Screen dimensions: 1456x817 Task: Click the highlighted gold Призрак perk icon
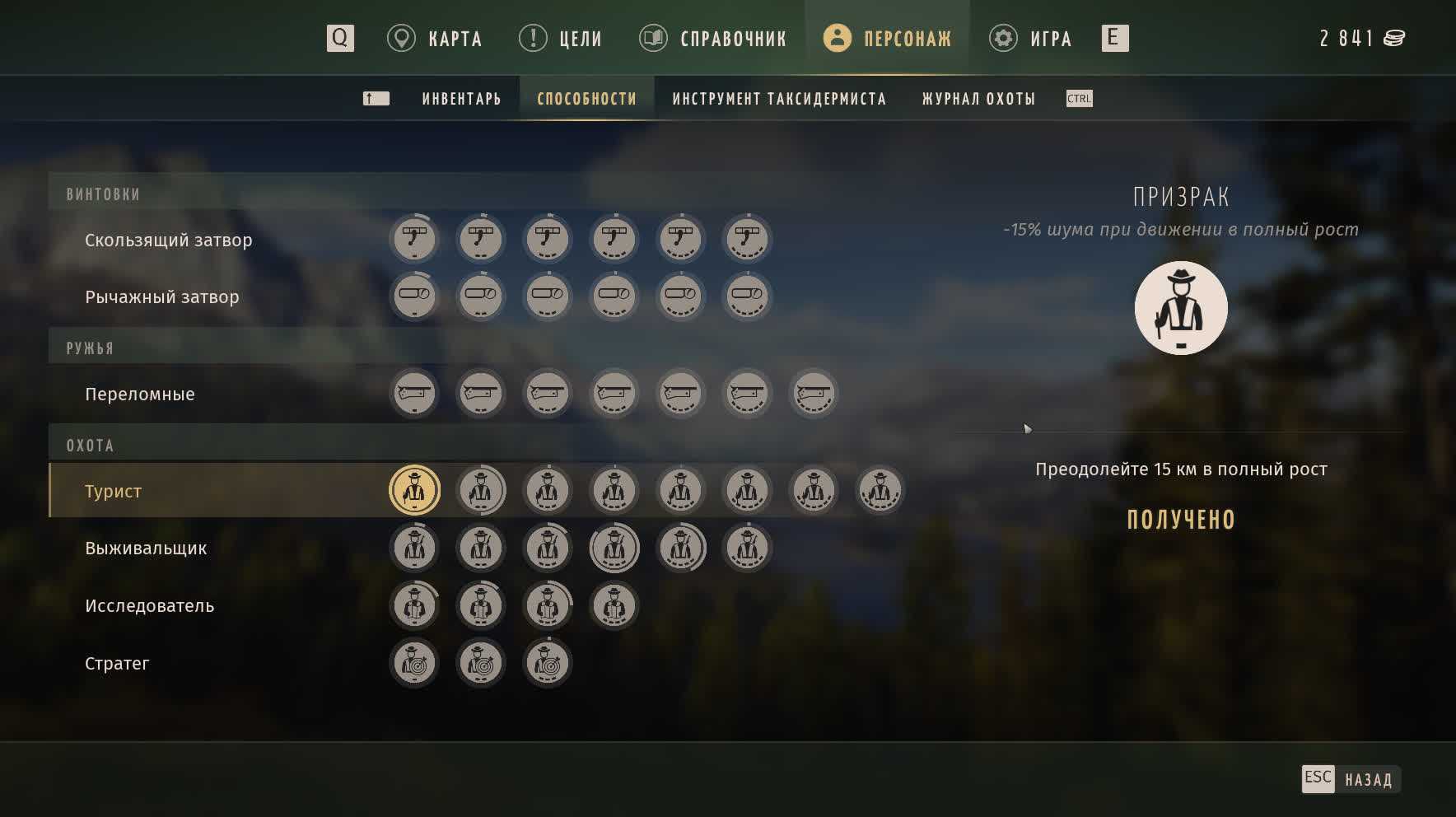point(414,491)
